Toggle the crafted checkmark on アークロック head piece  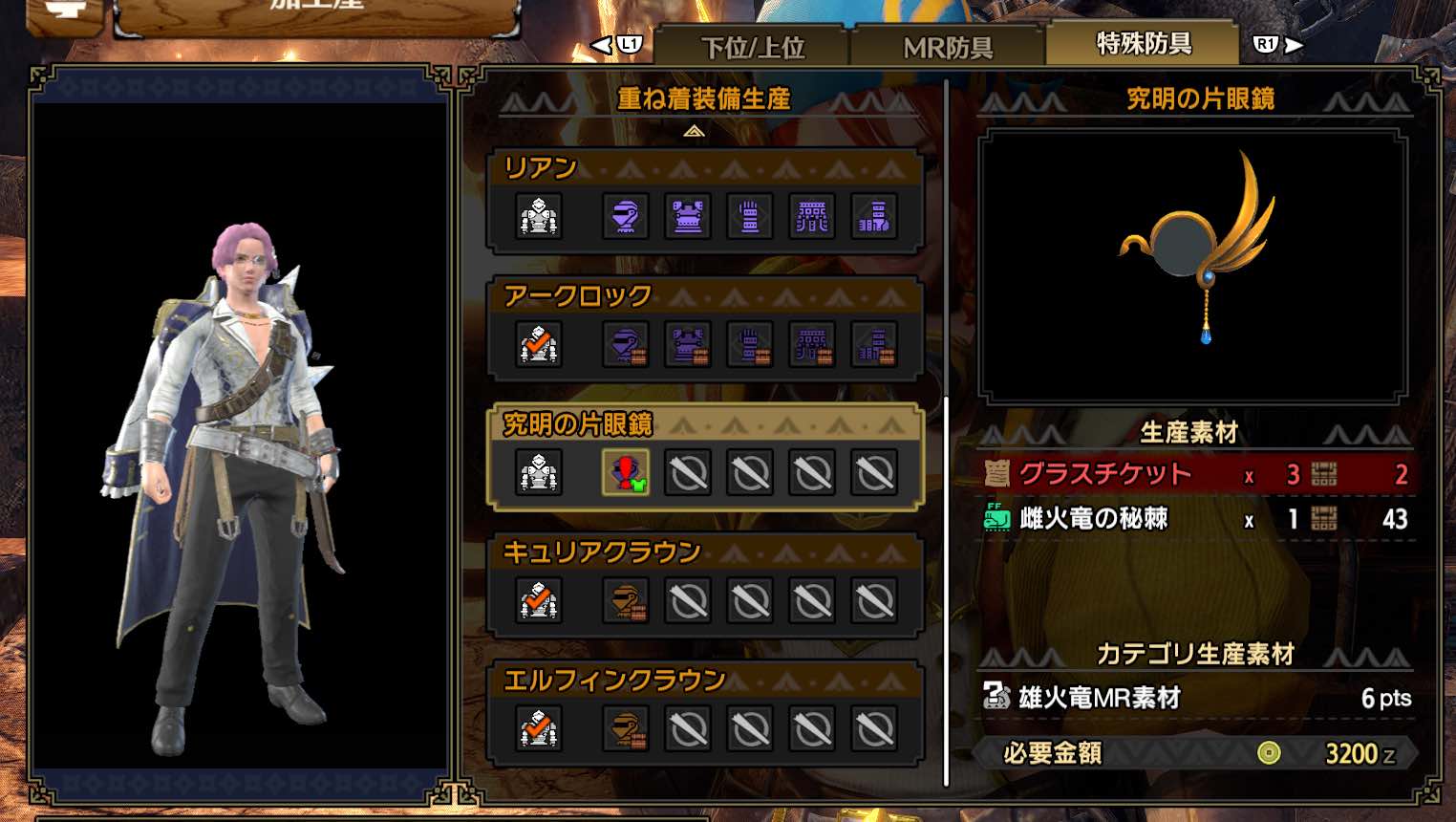click(538, 344)
